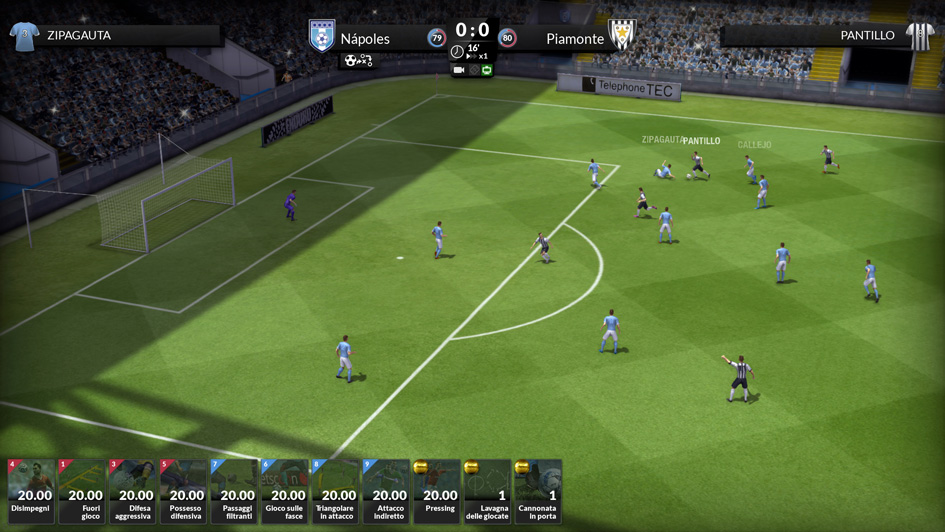Choose the Gioco sulle fasce card
The height and width of the screenshot is (532, 945).
(x=285, y=491)
